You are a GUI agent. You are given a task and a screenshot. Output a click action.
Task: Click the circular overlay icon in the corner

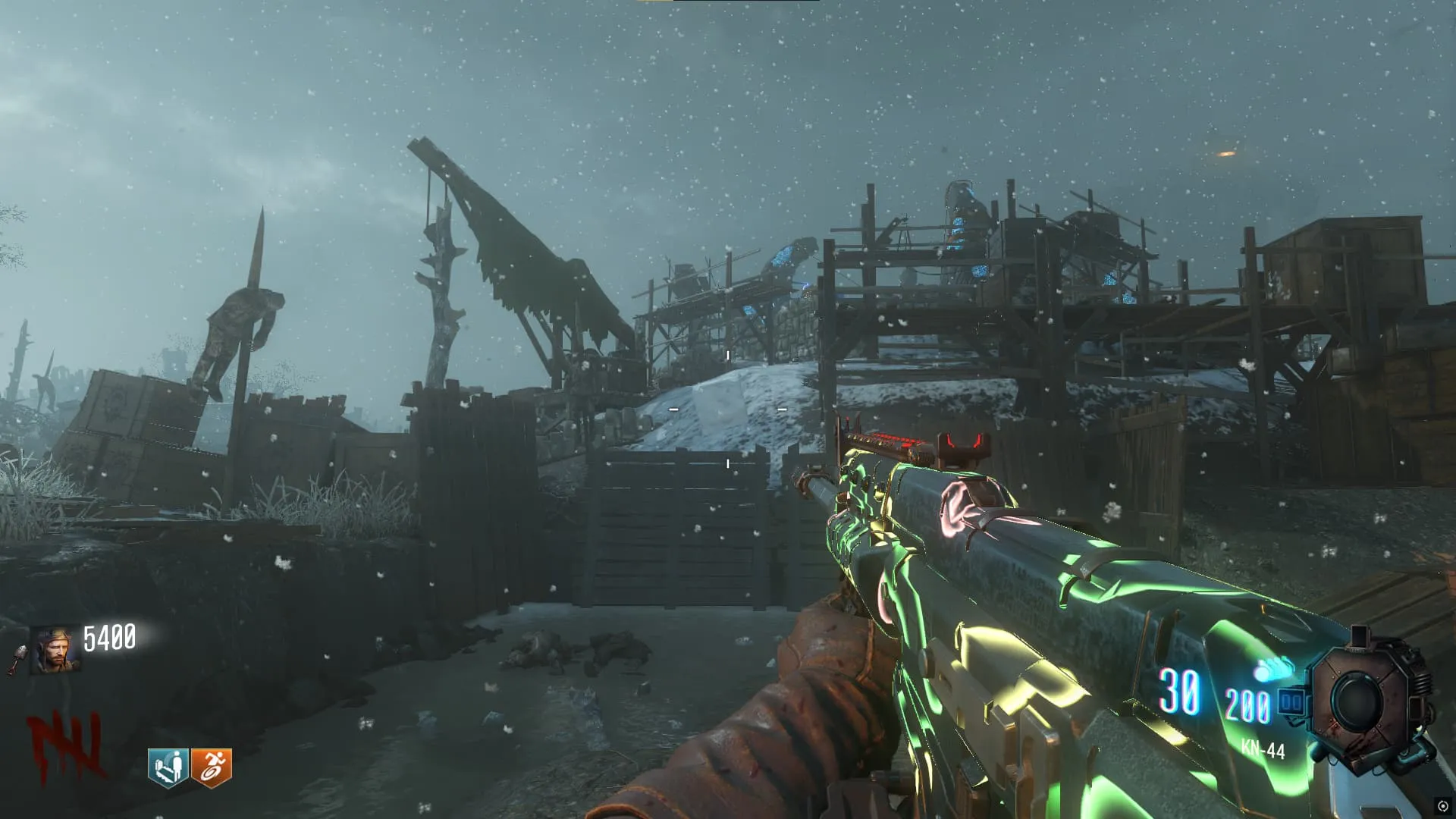[1442, 806]
